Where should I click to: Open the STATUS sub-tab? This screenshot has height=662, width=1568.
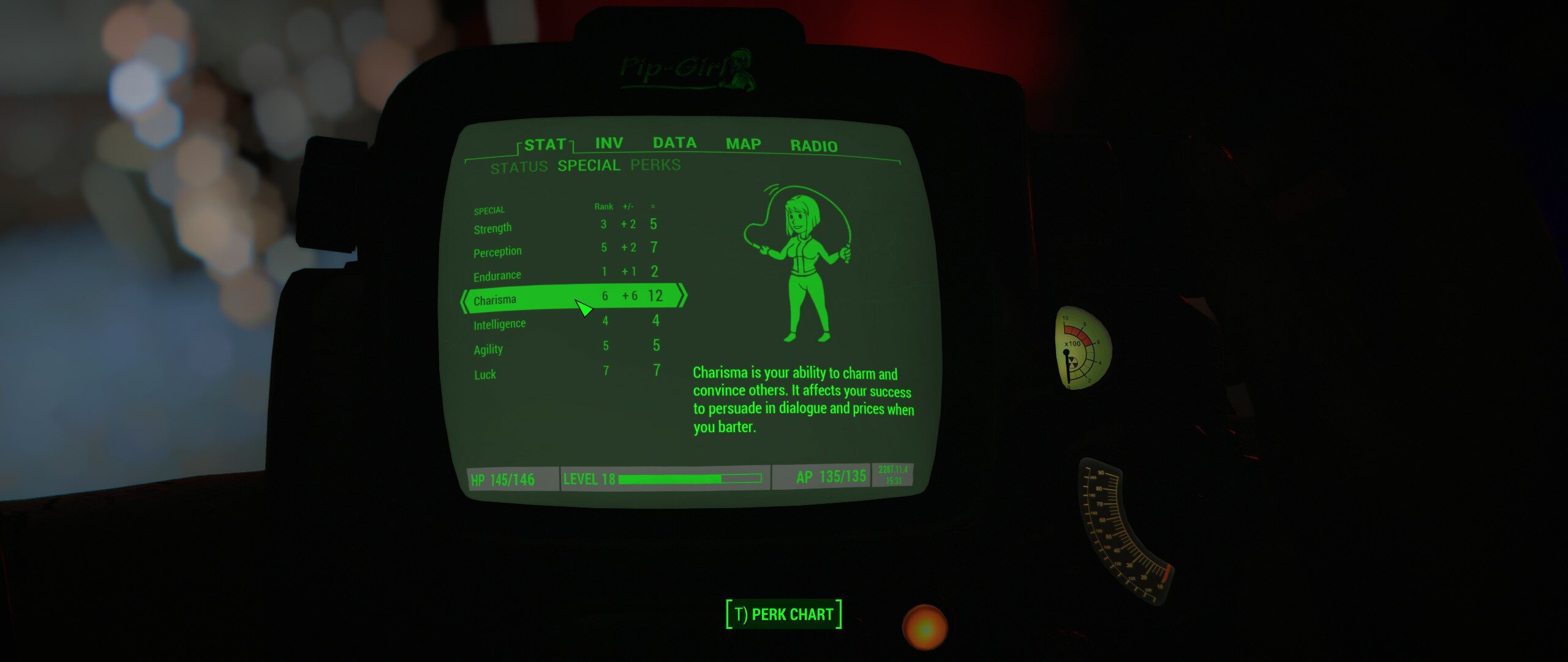coord(519,167)
